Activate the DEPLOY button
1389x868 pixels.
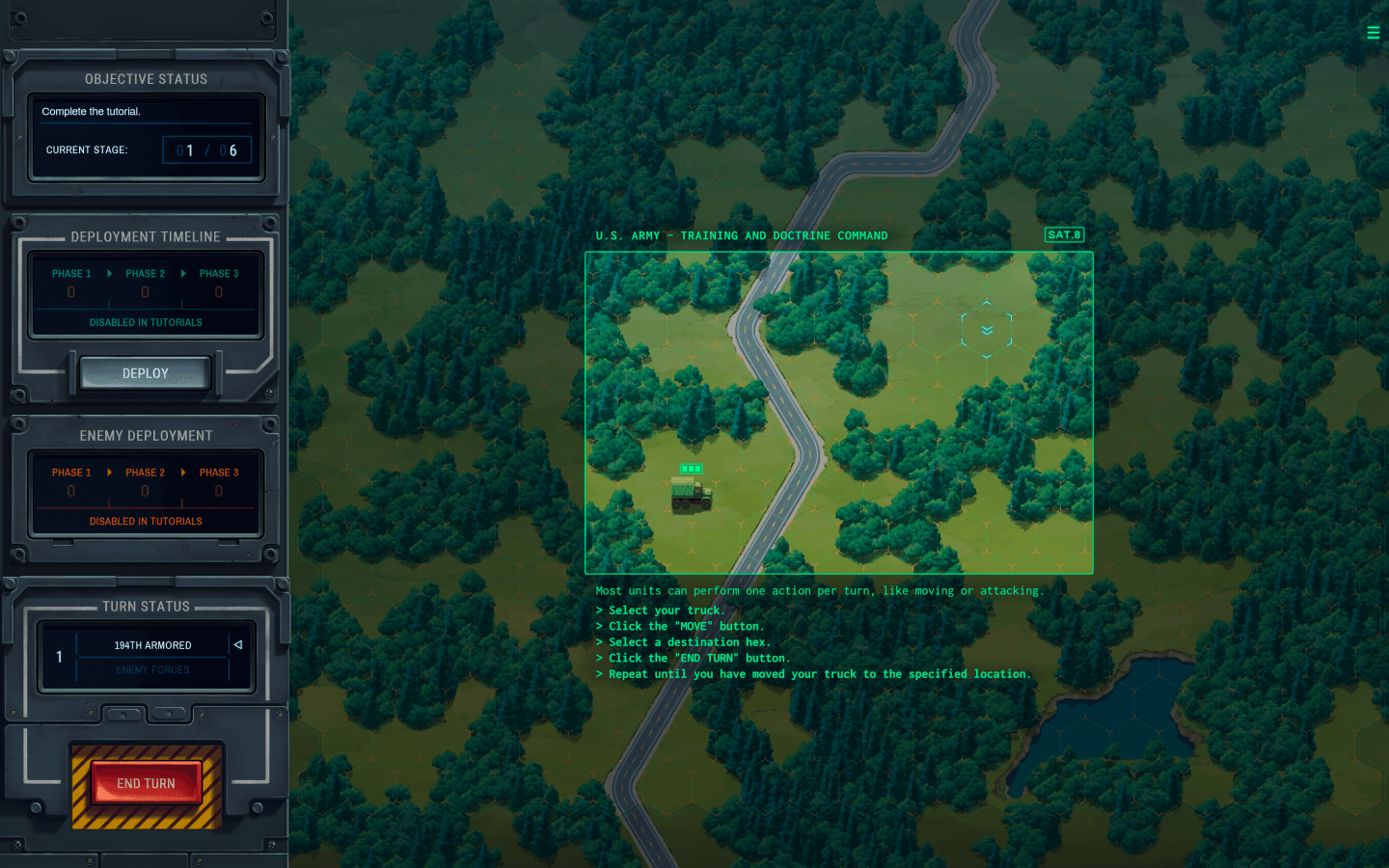coord(146,373)
